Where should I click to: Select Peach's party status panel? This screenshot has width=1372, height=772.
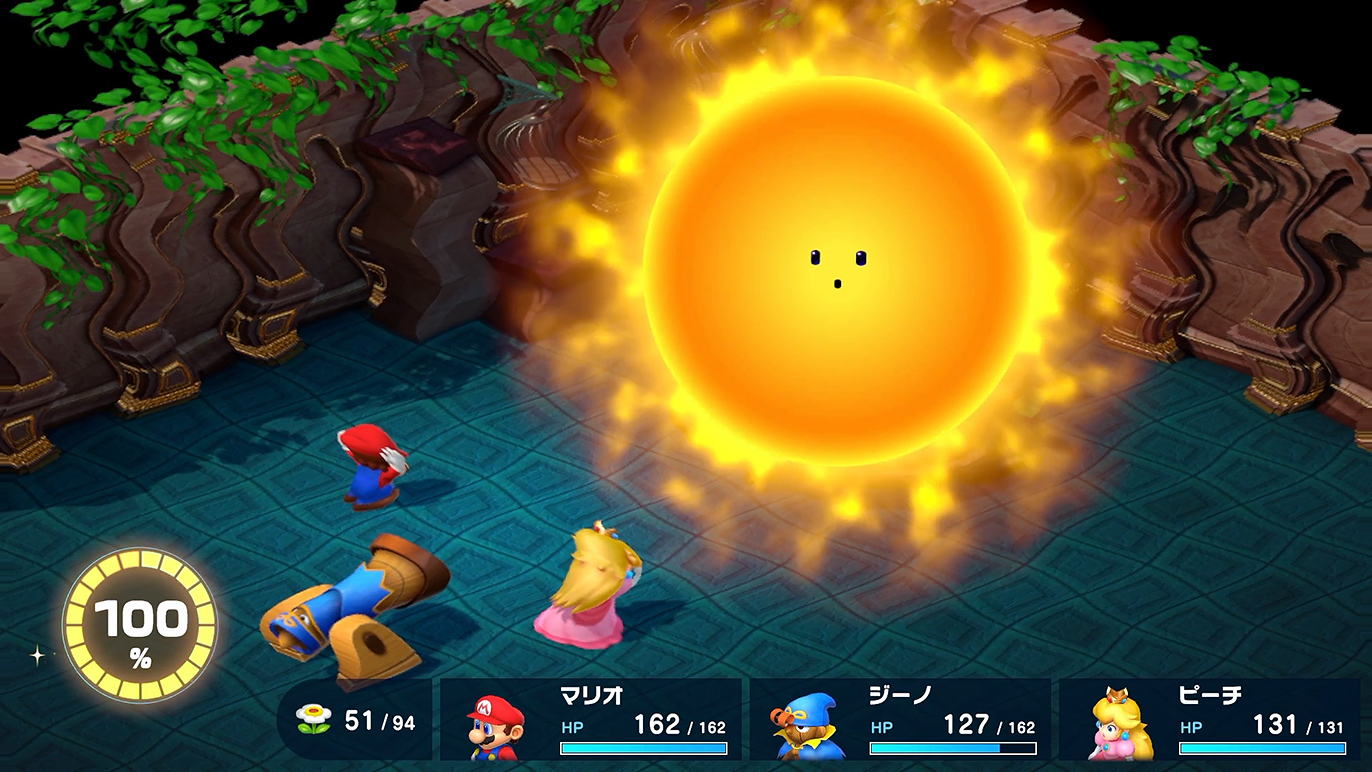coord(1210,720)
